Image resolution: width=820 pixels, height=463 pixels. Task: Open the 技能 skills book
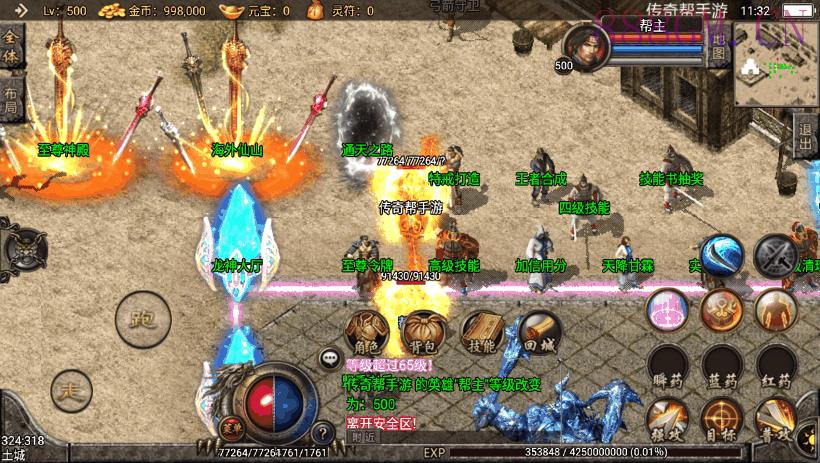484,332
